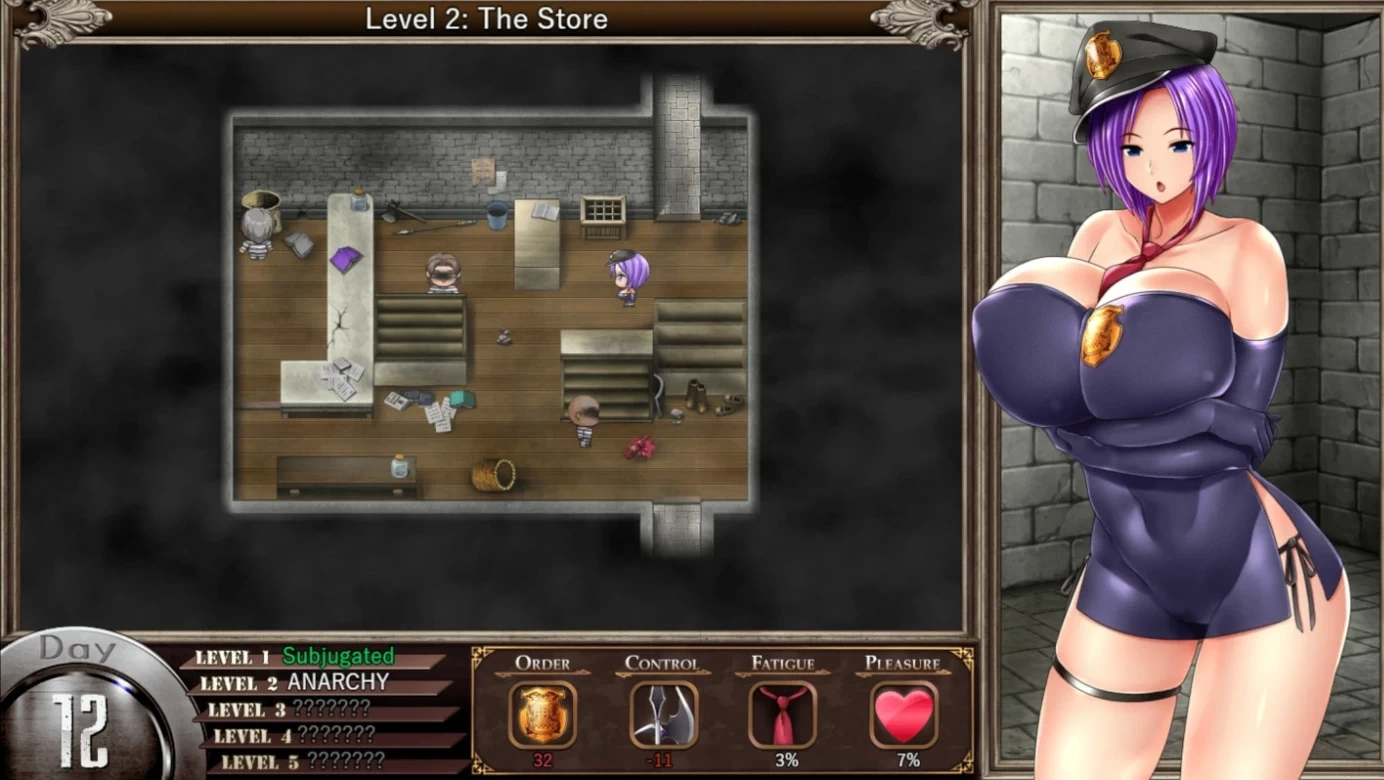Click the Pleasure 7% progress readout
The image size is (1384, 780).
(x=906, y=760)
